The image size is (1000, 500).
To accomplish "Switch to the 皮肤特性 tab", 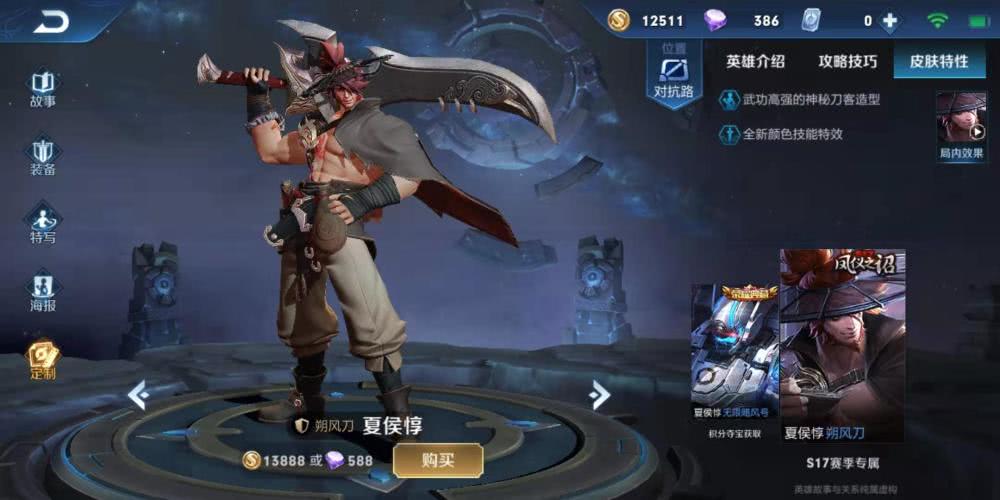I will (x=938, y=61).
